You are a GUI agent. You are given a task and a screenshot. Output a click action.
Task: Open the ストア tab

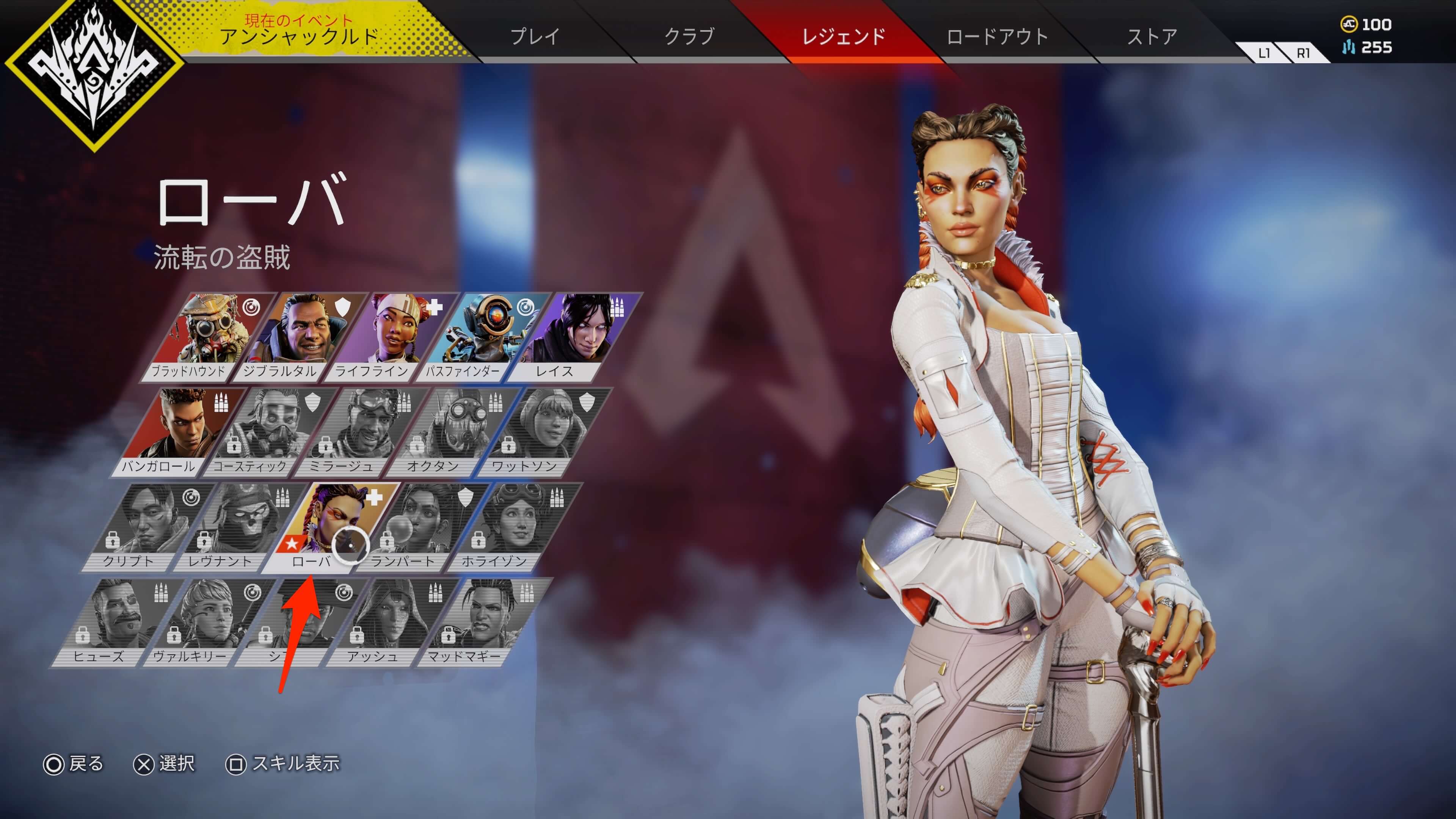(x=1152, y=37)
